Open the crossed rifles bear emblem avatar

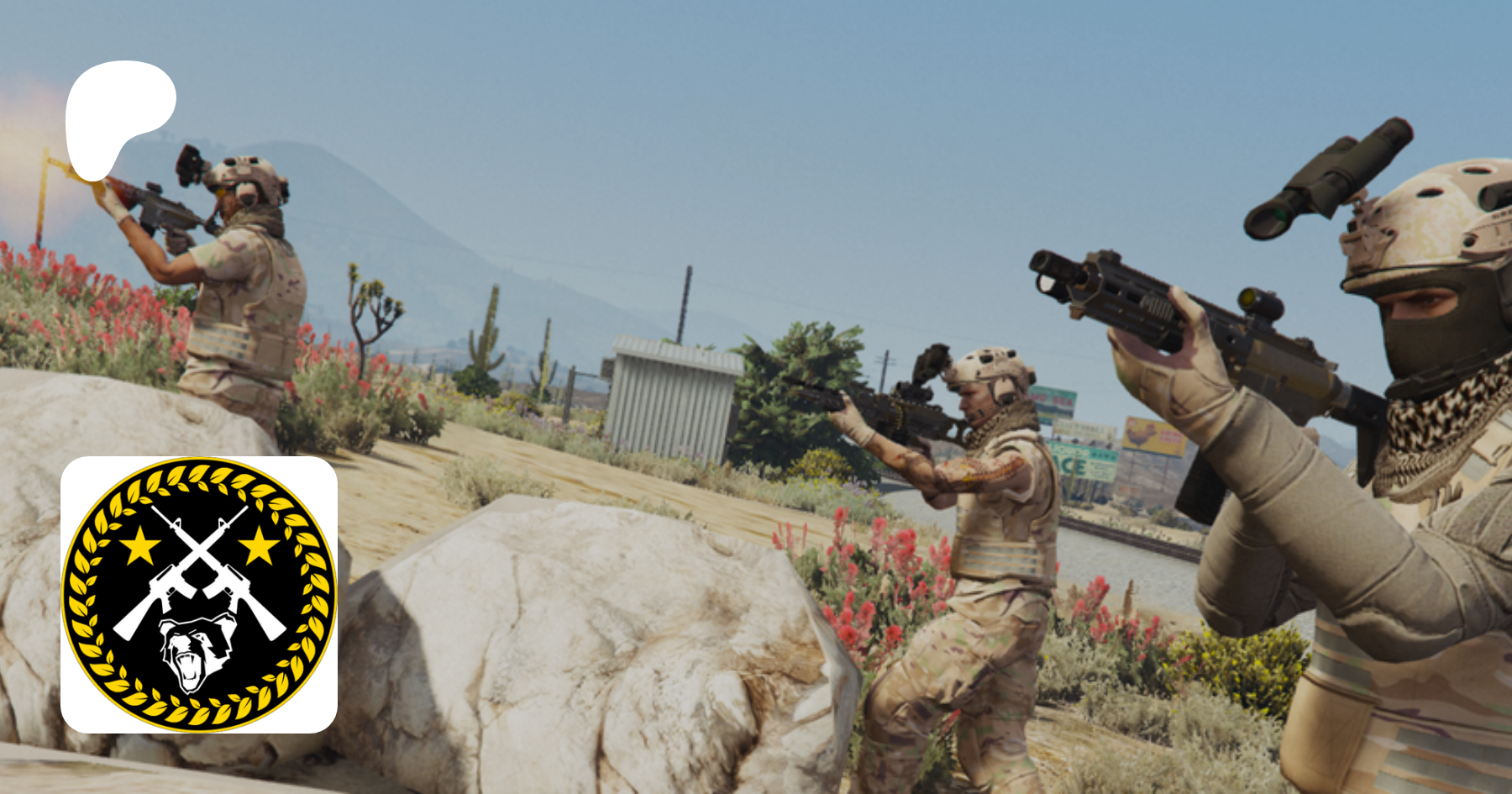[199, 594]
